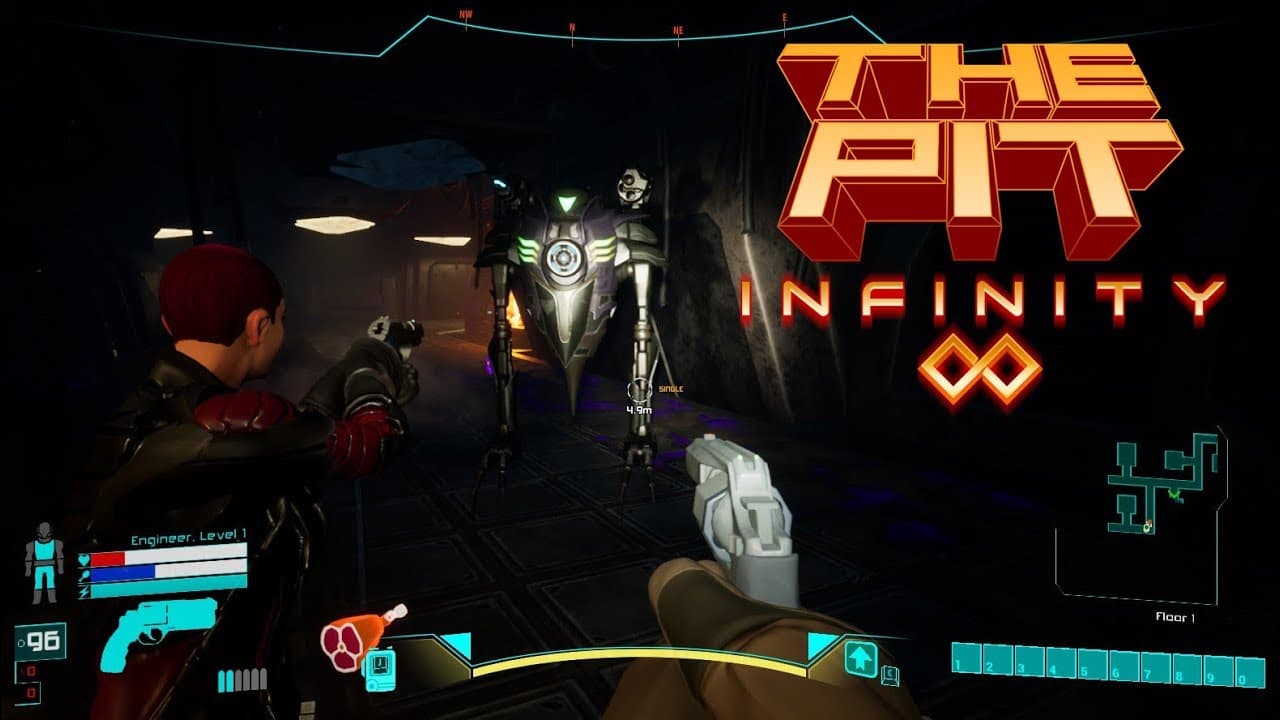The height and width of the screenshot is (720, 1280).
Task: Click the heart health icon
Action: (83, 558)
